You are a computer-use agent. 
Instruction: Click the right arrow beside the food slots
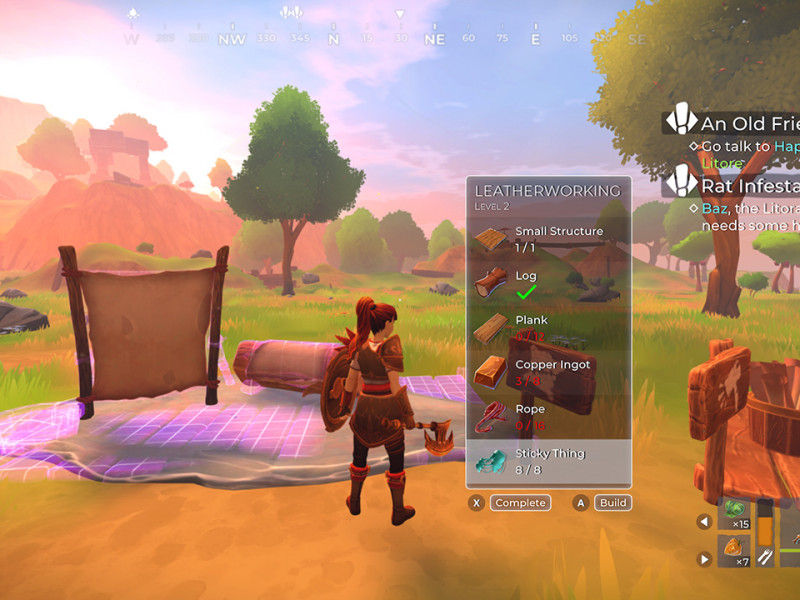click(704, 559)
